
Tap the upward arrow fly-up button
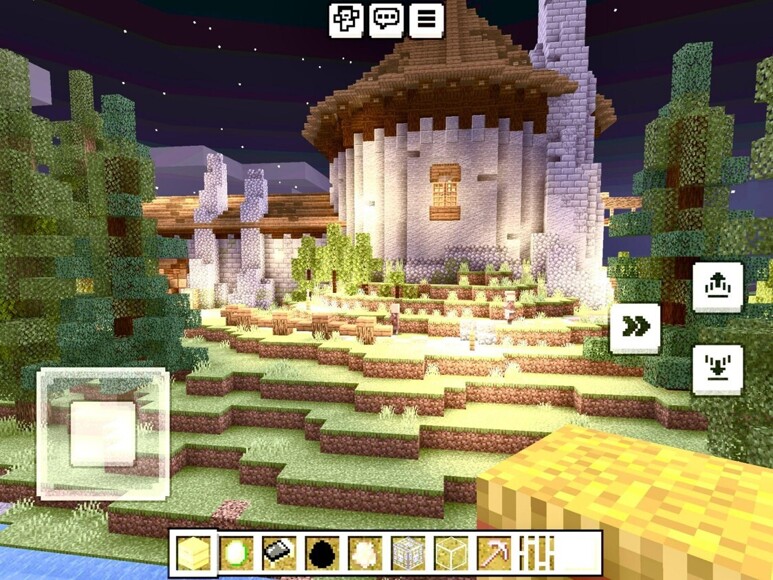[x=717, y=287]
